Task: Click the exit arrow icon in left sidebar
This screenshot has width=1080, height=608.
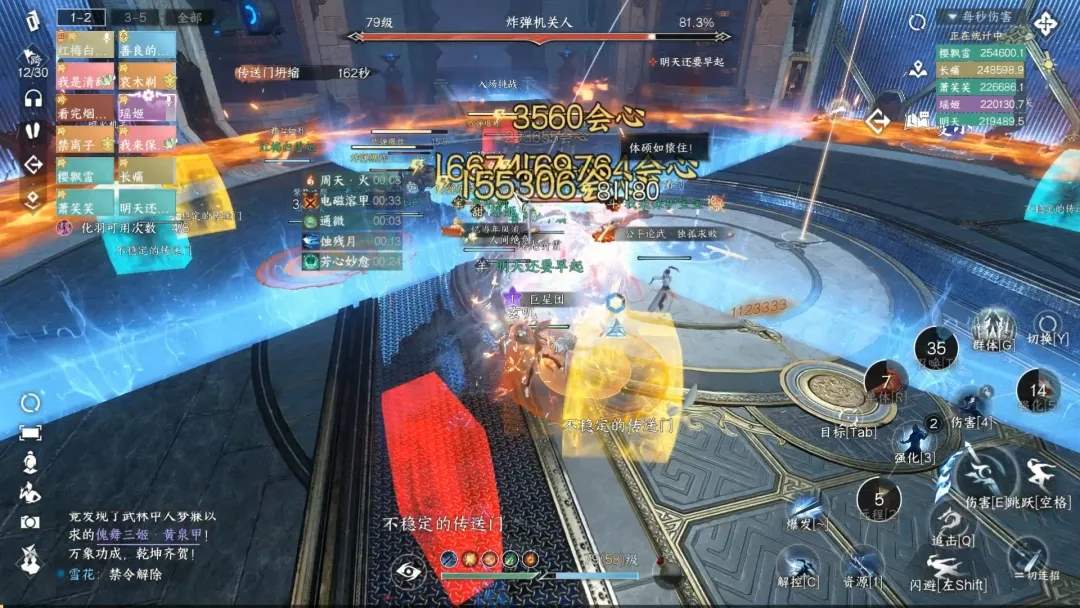Action: [33, 164]
